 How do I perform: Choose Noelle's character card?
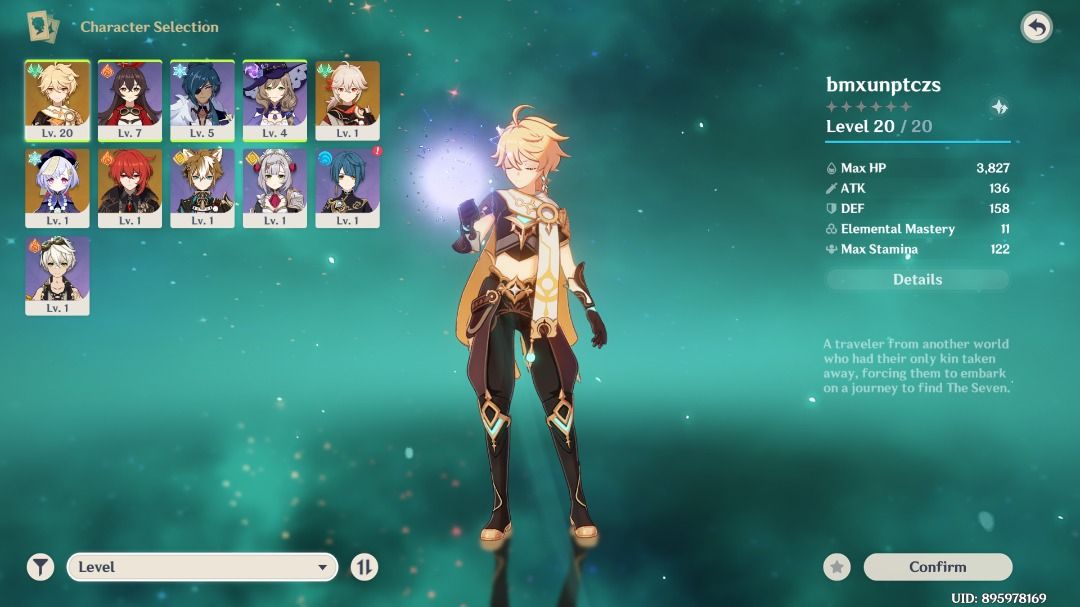point(275,188)
